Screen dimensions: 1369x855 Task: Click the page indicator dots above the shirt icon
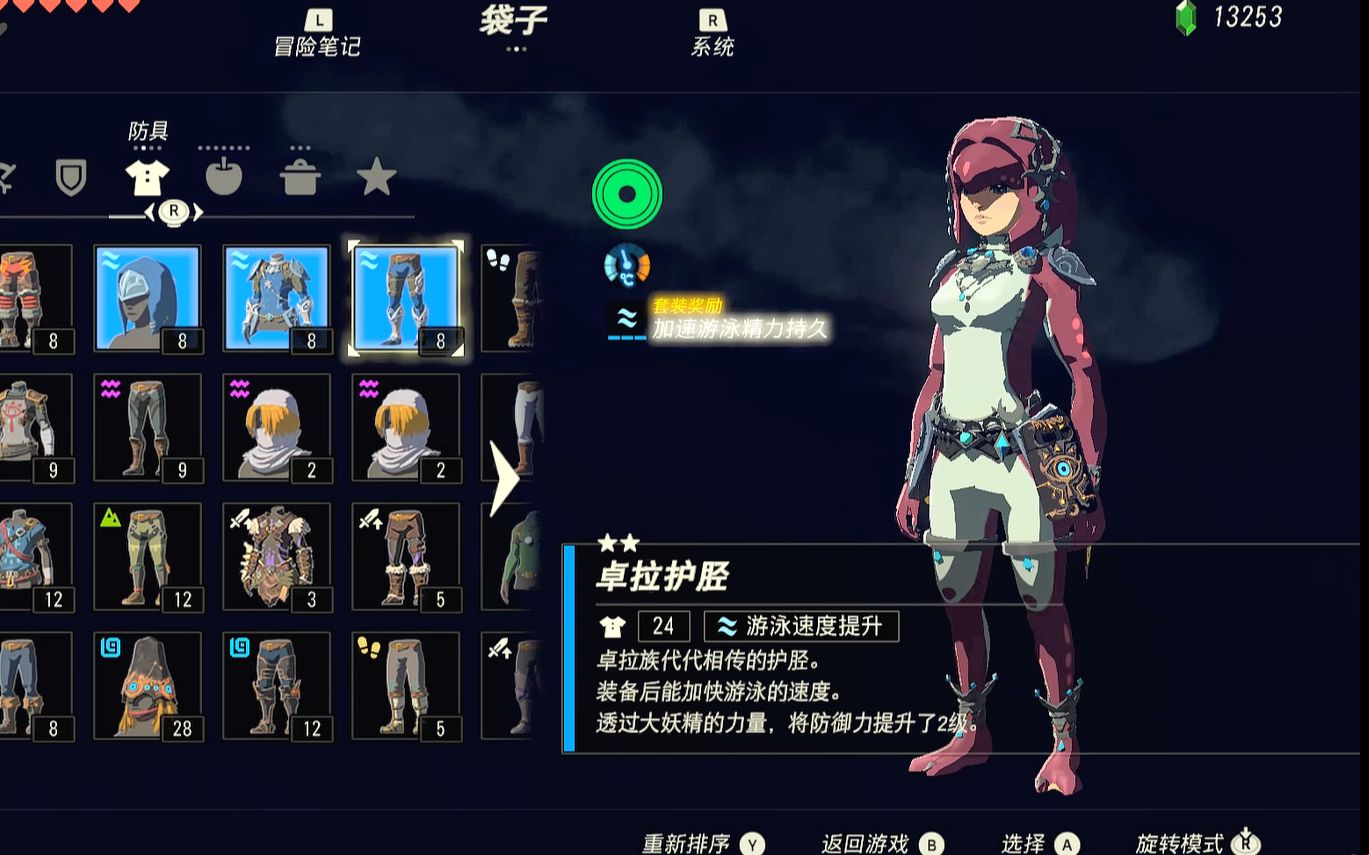tap(146, 148)
